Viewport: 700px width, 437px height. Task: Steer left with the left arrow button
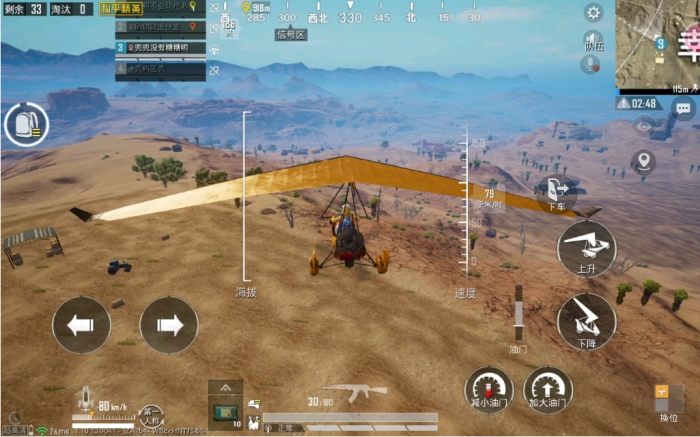tap(81, 325)
